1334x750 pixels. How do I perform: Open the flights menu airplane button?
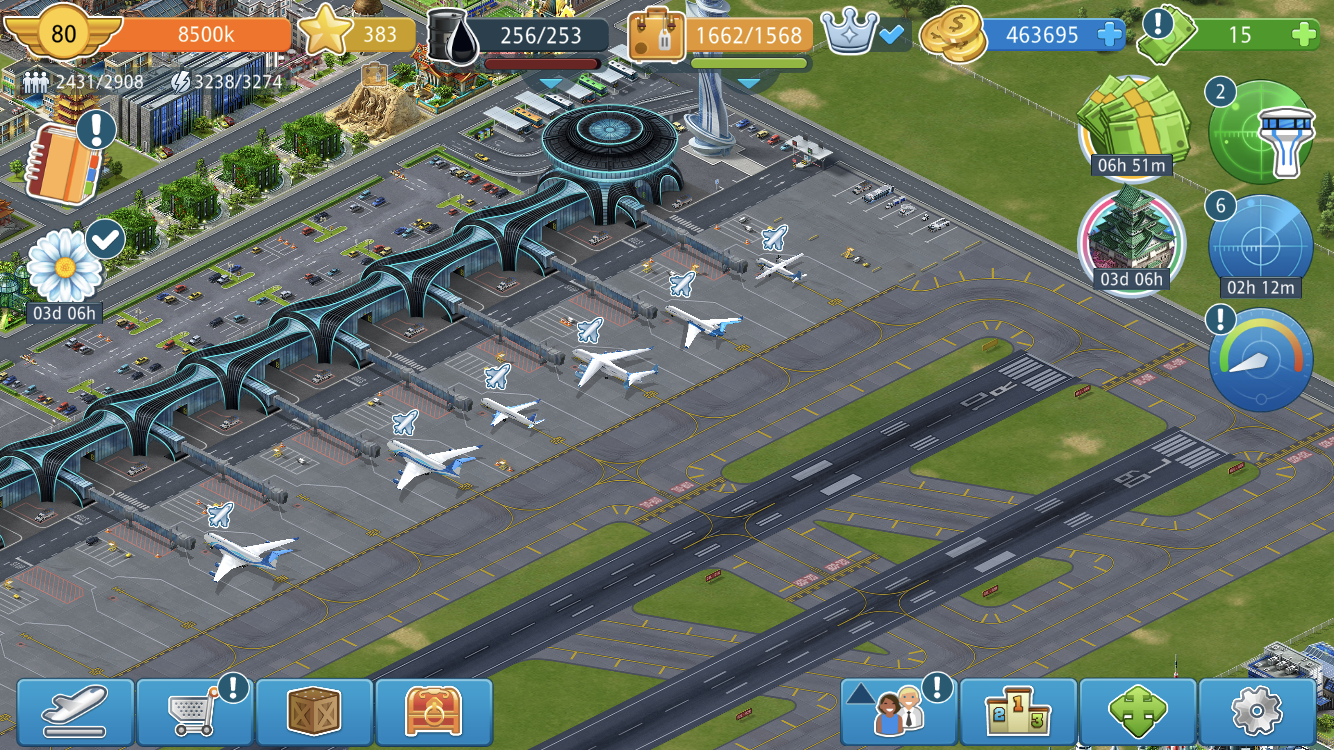point(75,712)
